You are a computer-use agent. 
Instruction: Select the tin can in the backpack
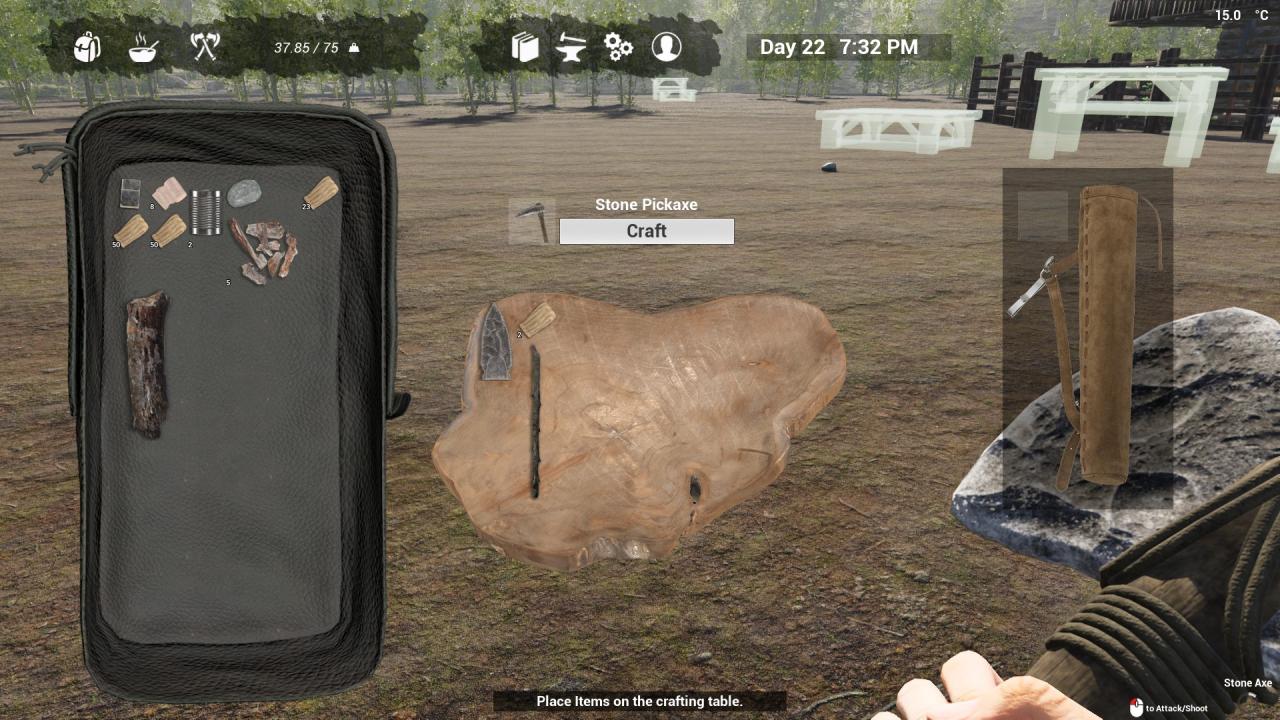point(206,212)
